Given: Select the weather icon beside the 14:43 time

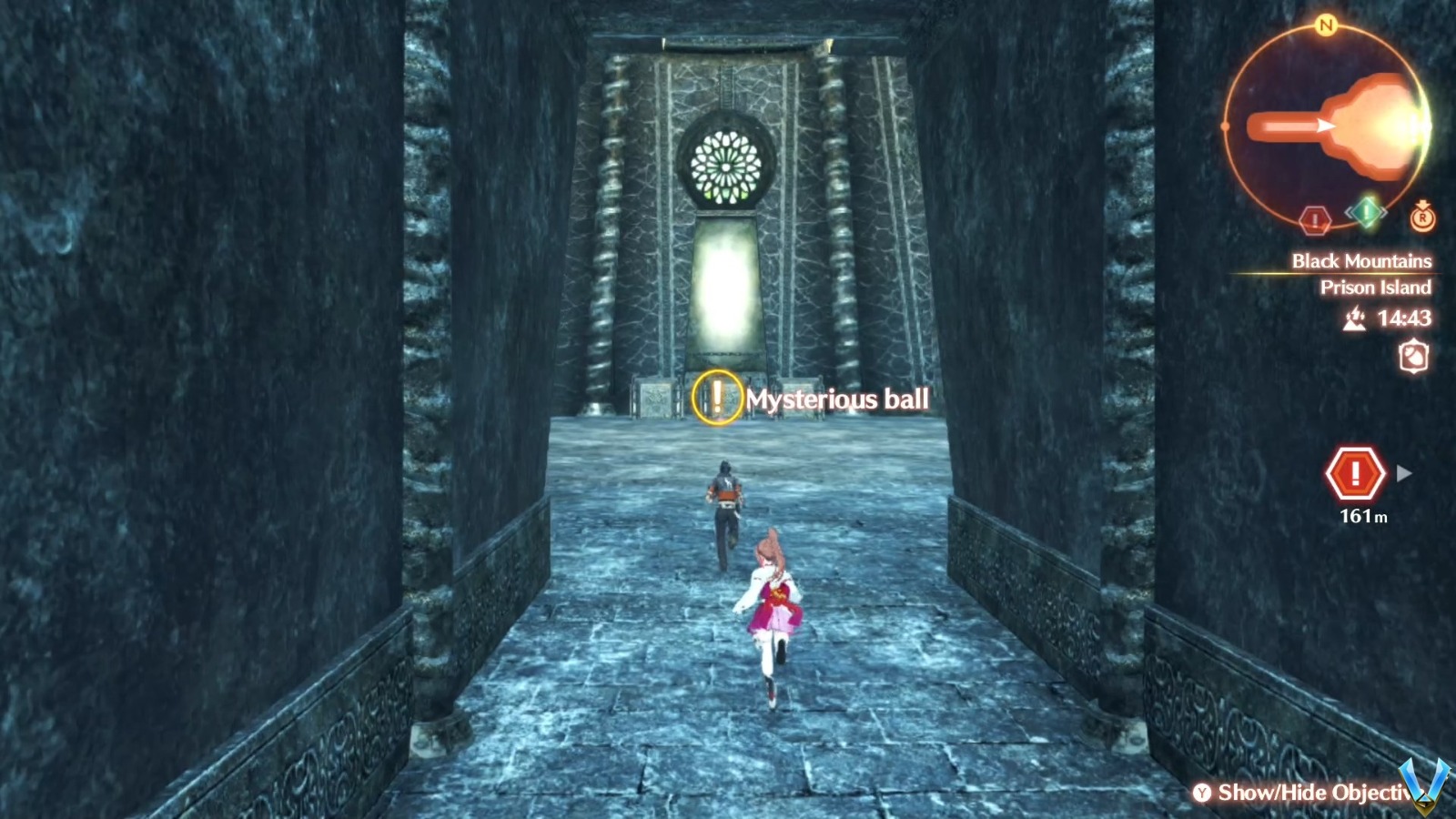Looking at the screenshot, I should 1354,320.
